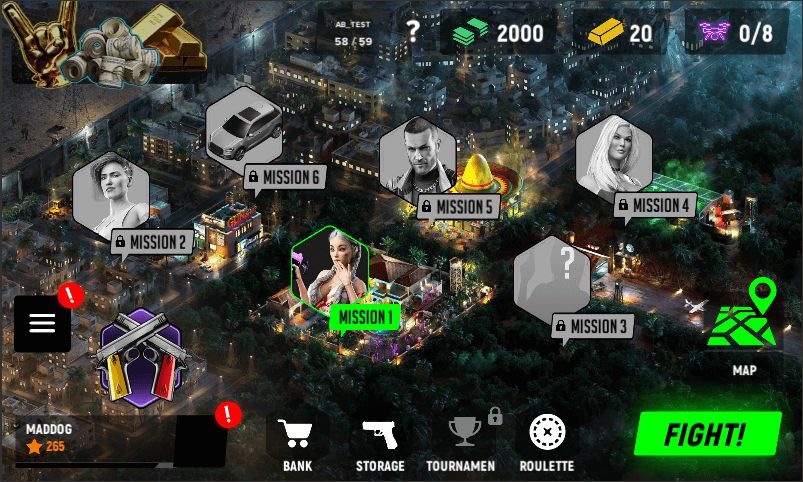Select the locked Mission 6 car marker
Screen dimensions: 803x482
243,131
